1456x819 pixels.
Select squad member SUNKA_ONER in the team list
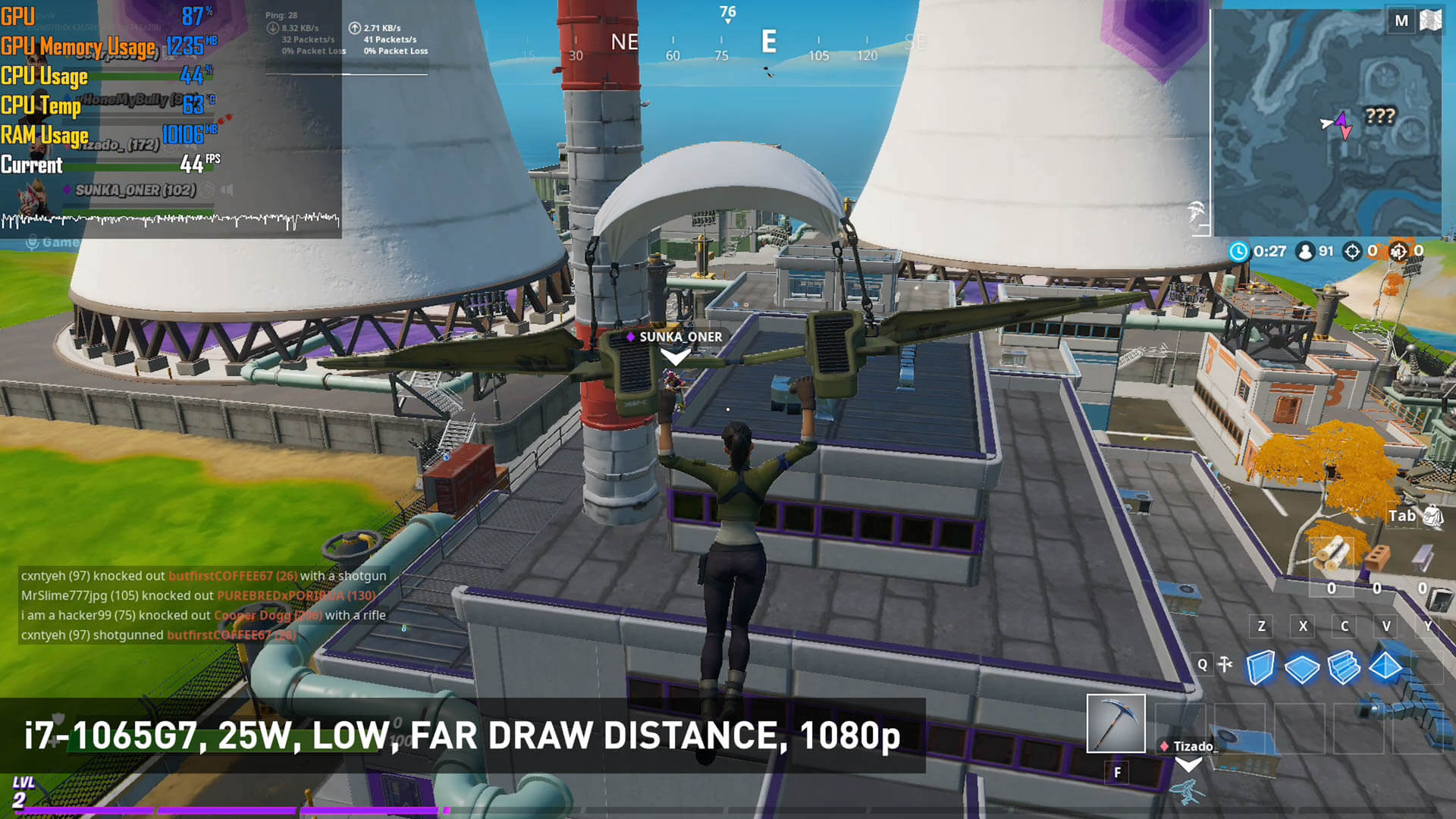(x=135, y=190)
